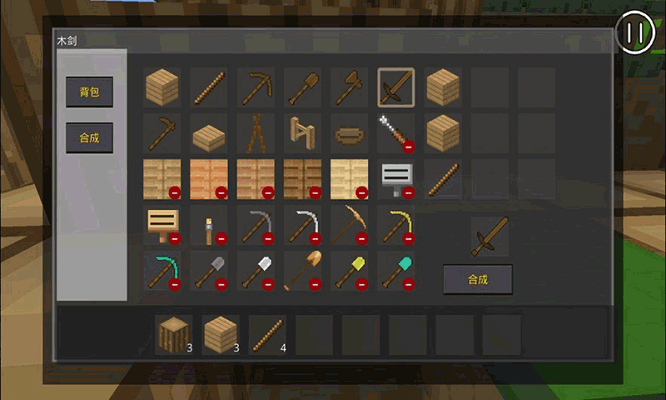Choose the wooden boat recipe
The height and width of the screenshot is (400, 666).
point(348,133)
